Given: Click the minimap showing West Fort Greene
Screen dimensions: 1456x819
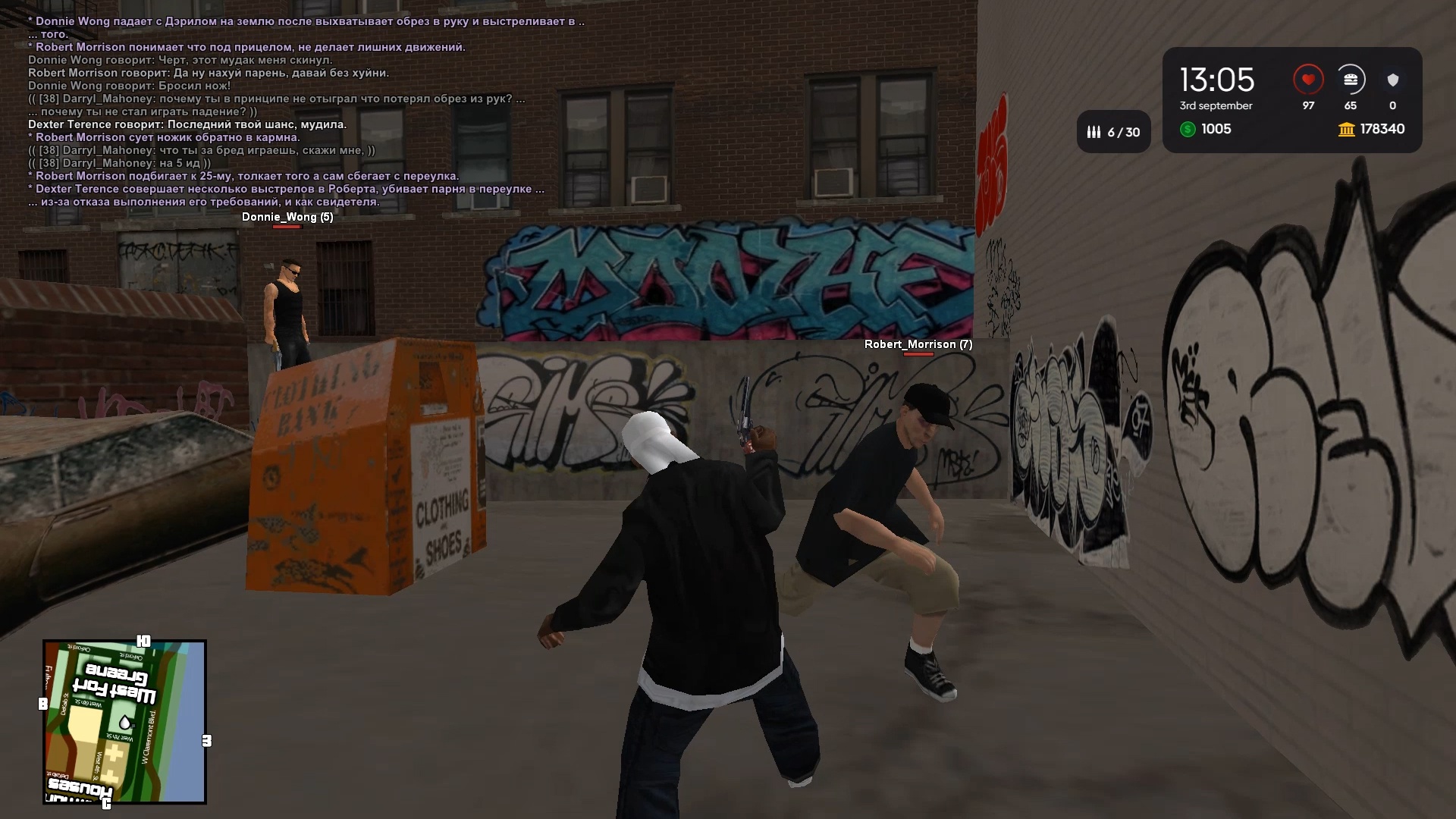Looking at the screenshot, I should pyautogui.click(x=124, y=721).
